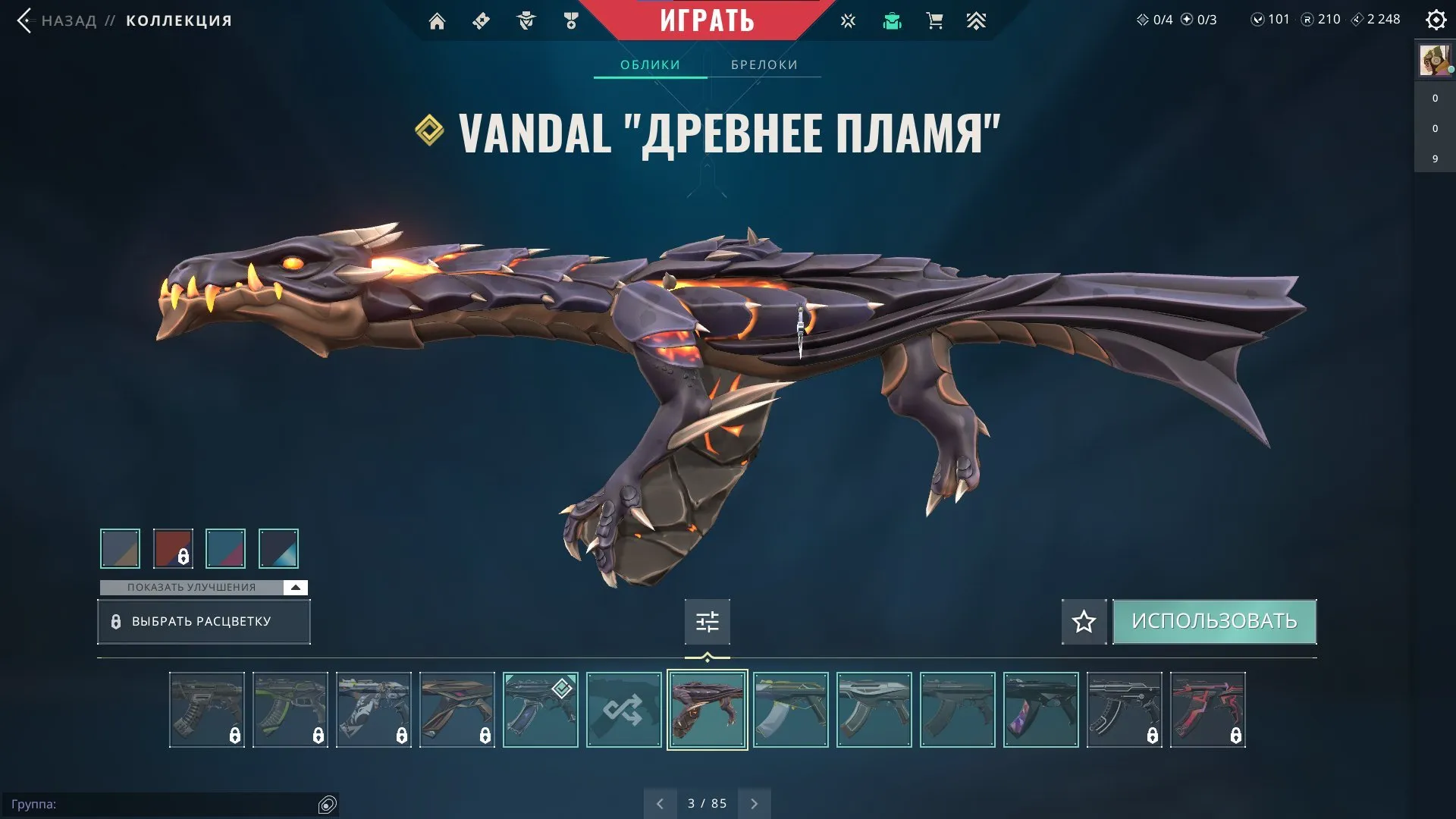Open the random skin shuffle tile
The height and width of the screenshot is (819, 1456).
pos(623,710)
